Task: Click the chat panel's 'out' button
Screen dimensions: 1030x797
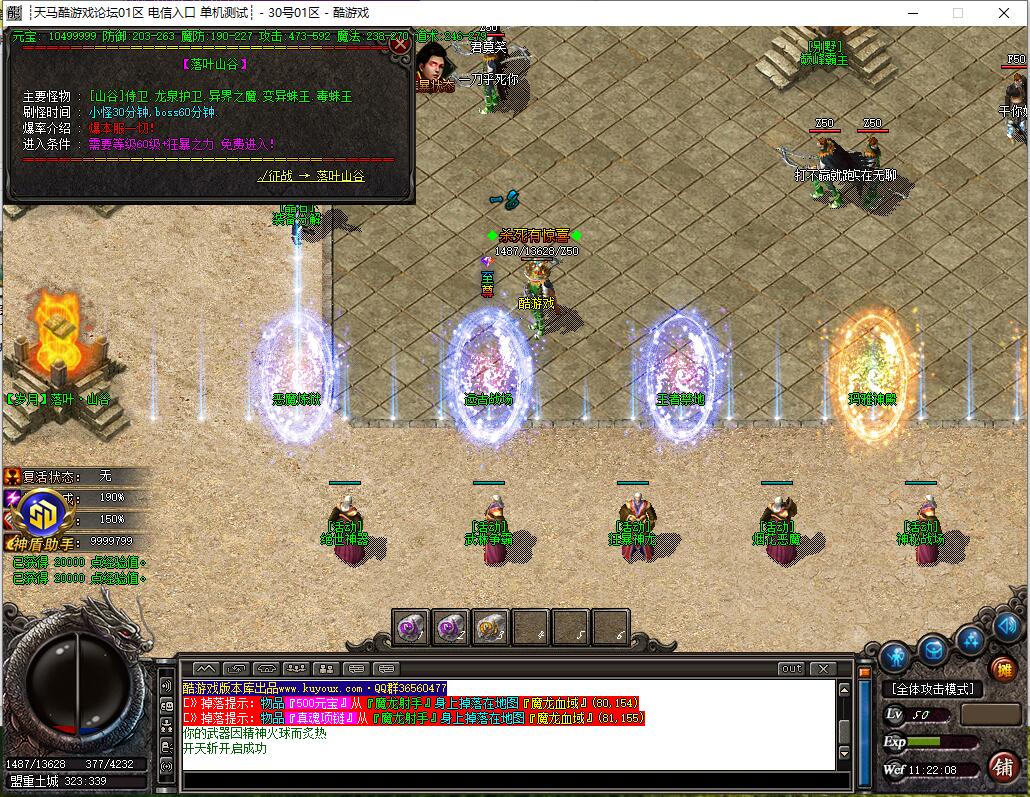Action: (791, 668)
